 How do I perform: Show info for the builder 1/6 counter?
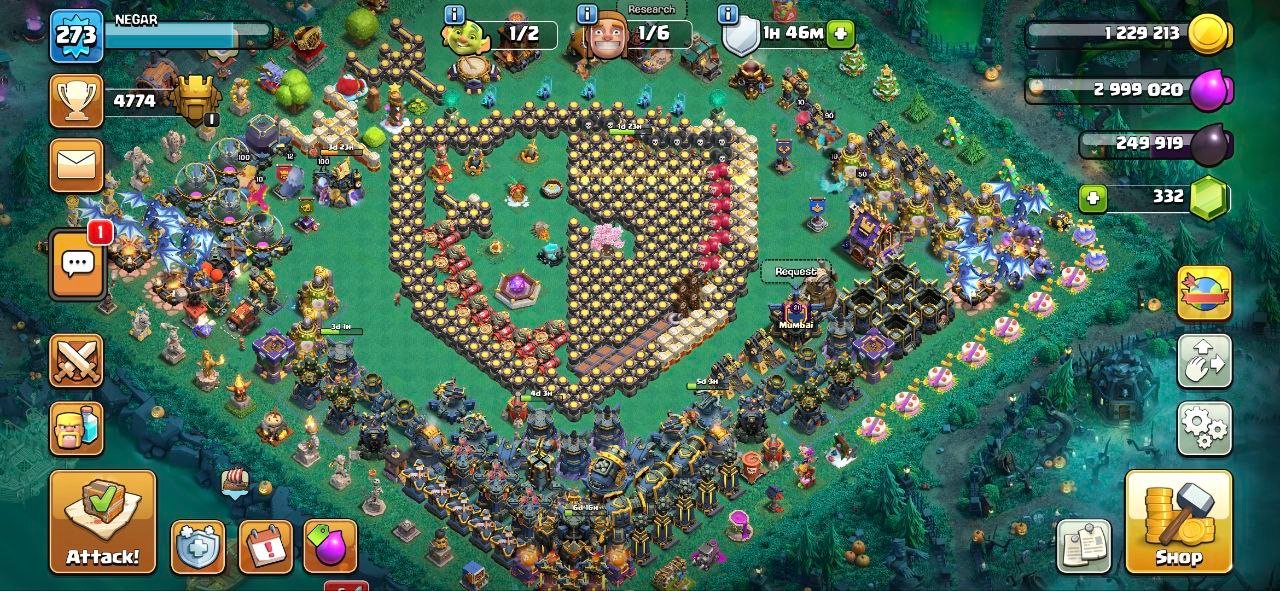[588, 15]
